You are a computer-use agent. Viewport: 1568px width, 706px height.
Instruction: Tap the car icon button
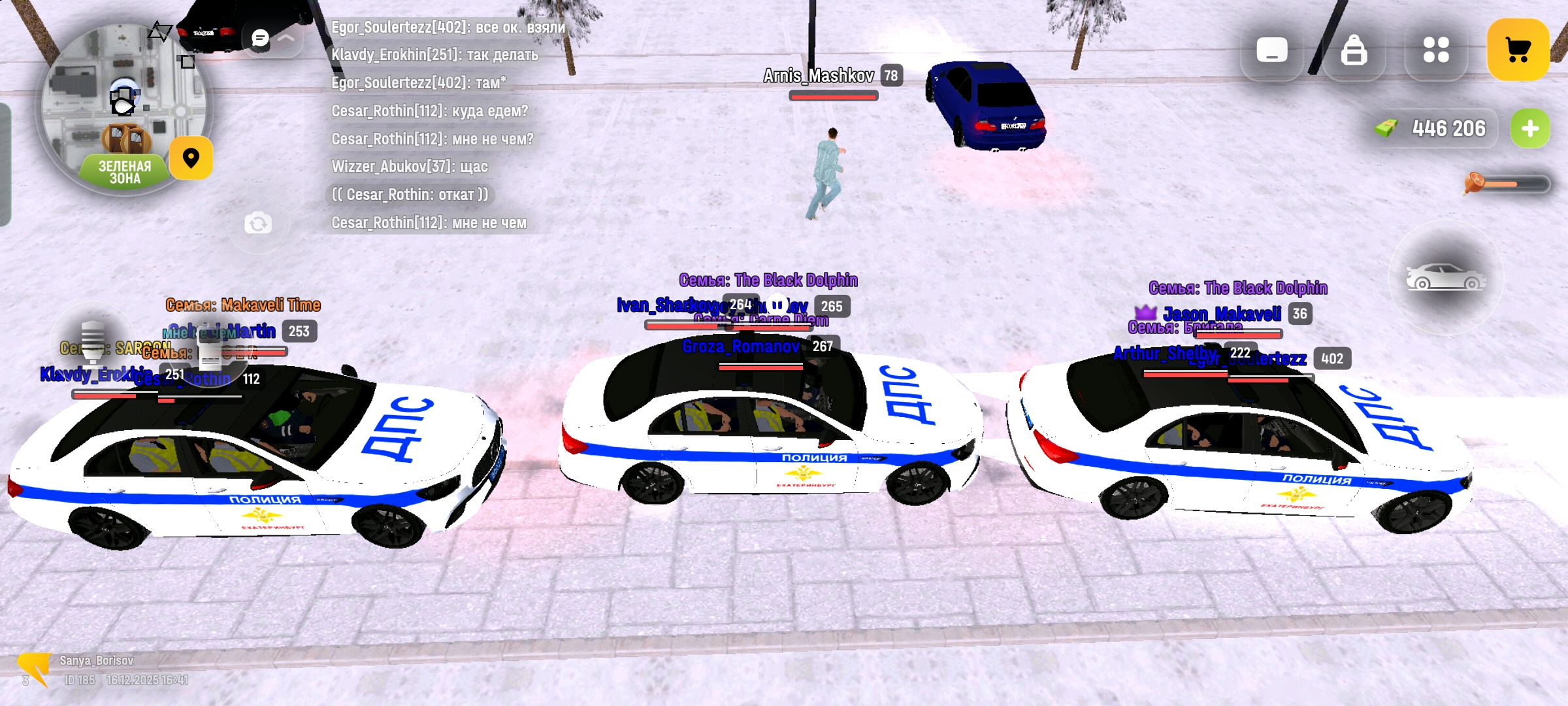[x=1445, y=278]
